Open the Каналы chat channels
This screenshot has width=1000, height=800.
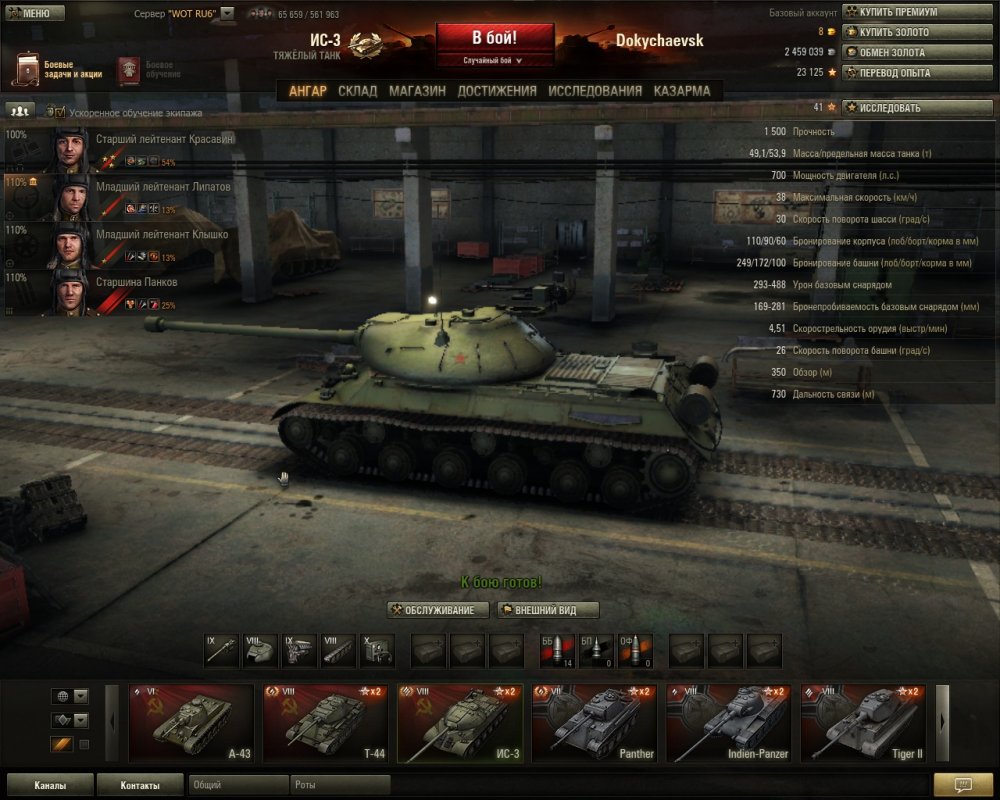pyautogui.click(x=50, y=785)
